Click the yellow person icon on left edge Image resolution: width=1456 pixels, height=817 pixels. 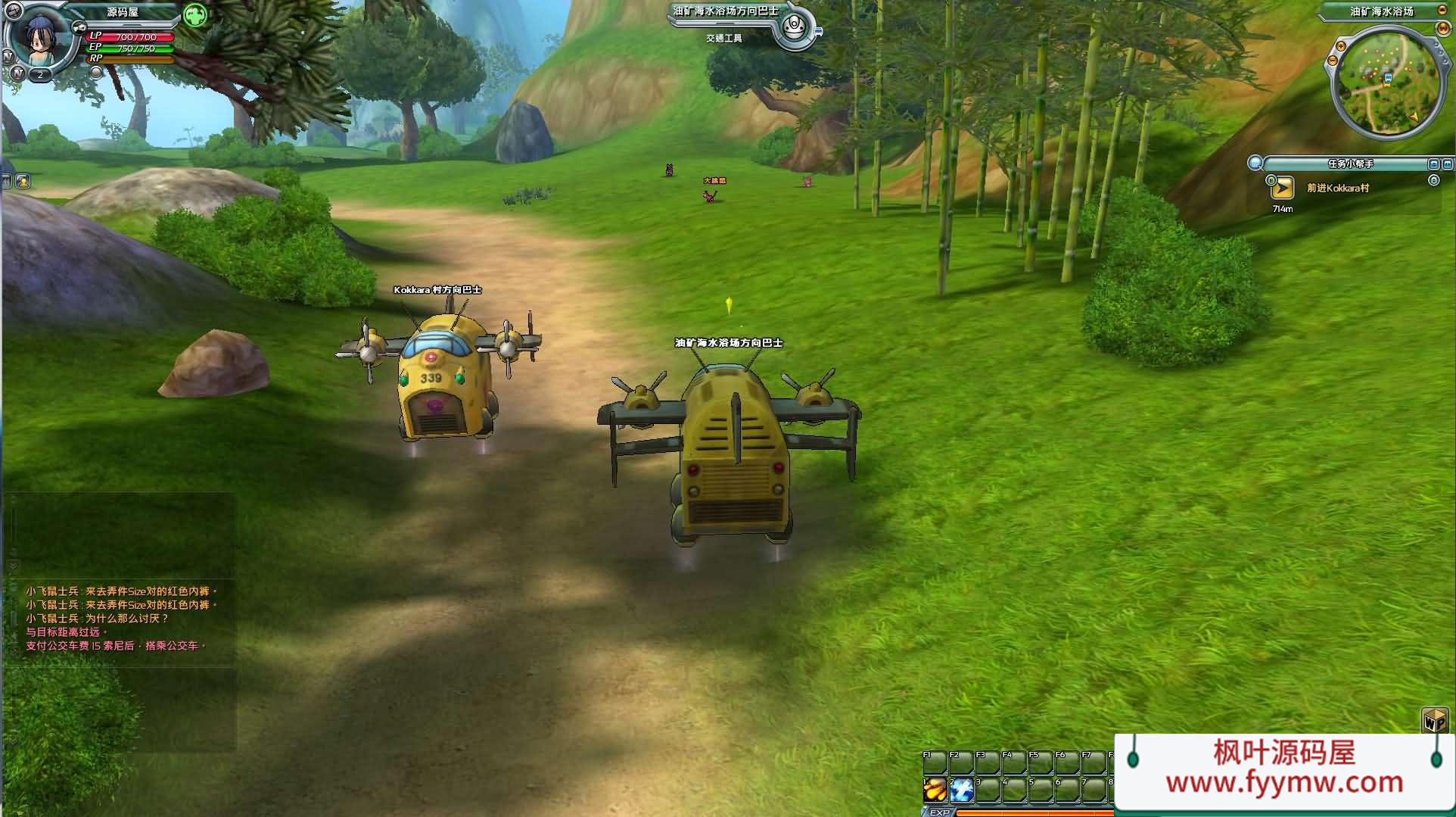[x=23, y=181]
